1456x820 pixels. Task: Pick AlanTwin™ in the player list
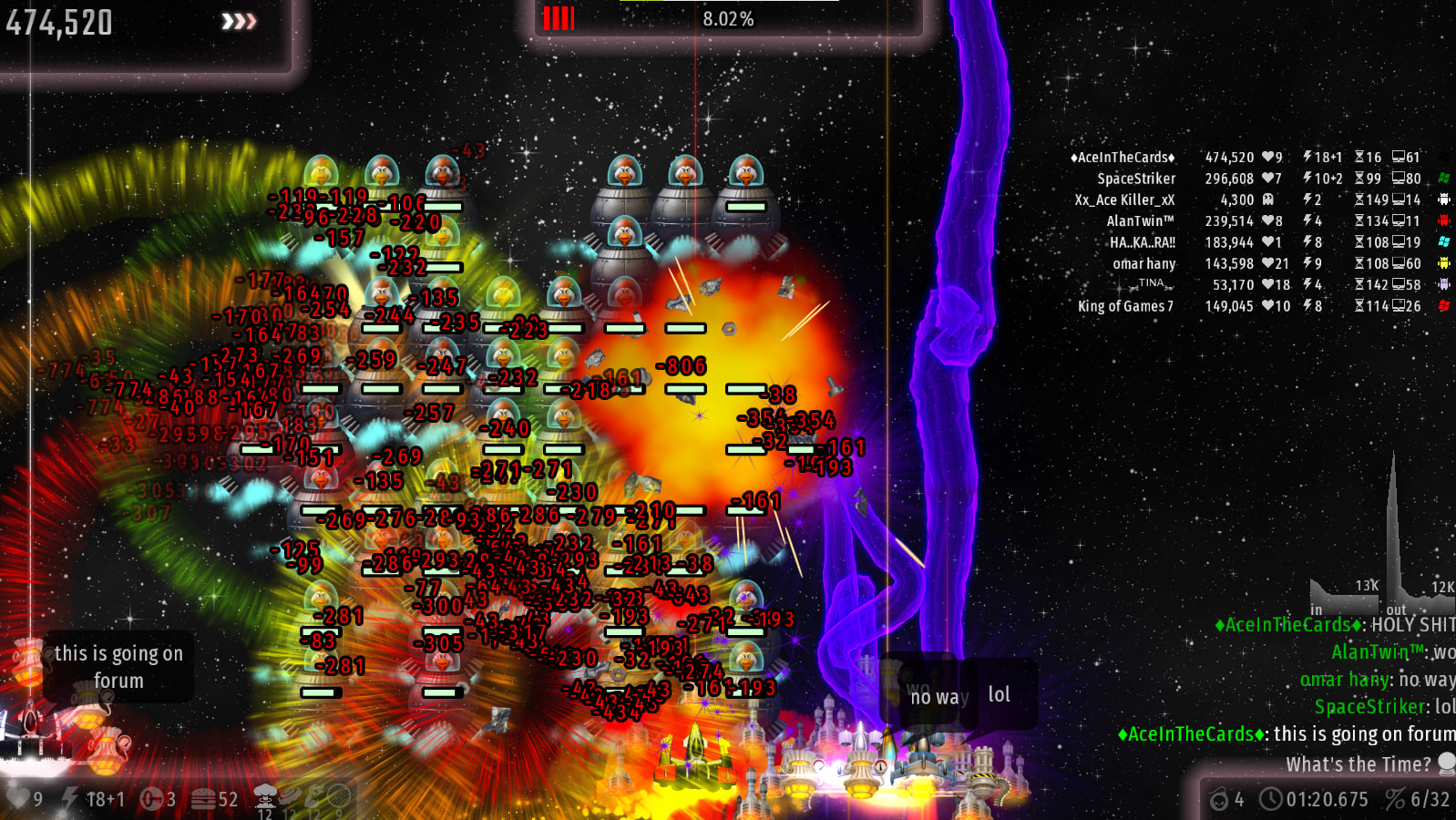1140,220
